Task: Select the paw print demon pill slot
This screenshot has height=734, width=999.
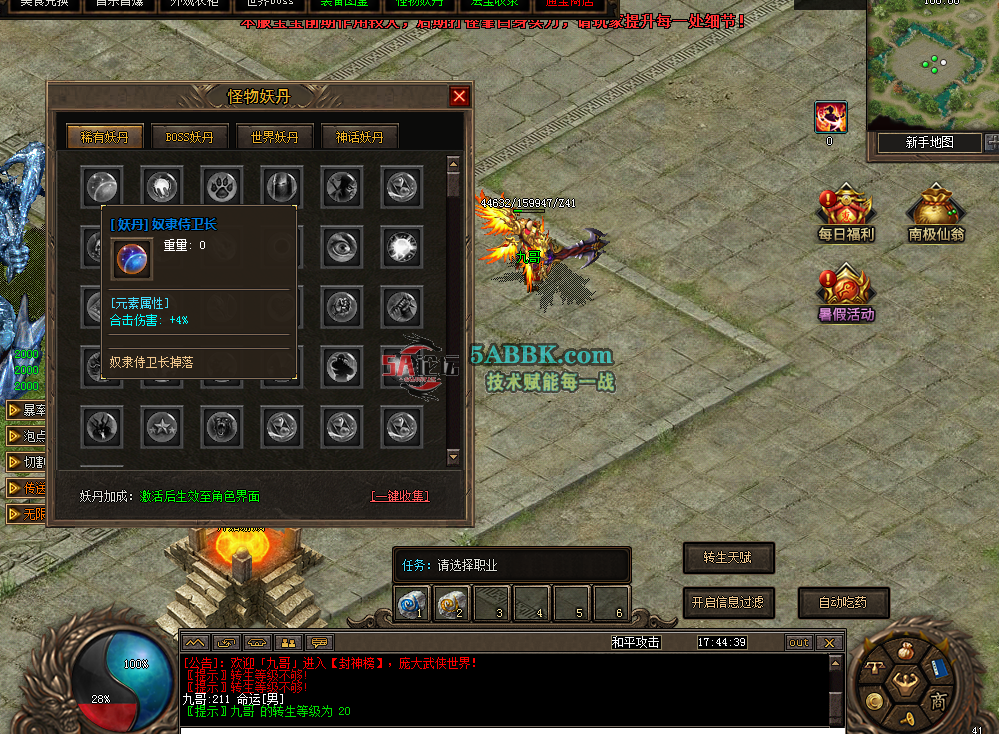Action: (x=220, y=186)
